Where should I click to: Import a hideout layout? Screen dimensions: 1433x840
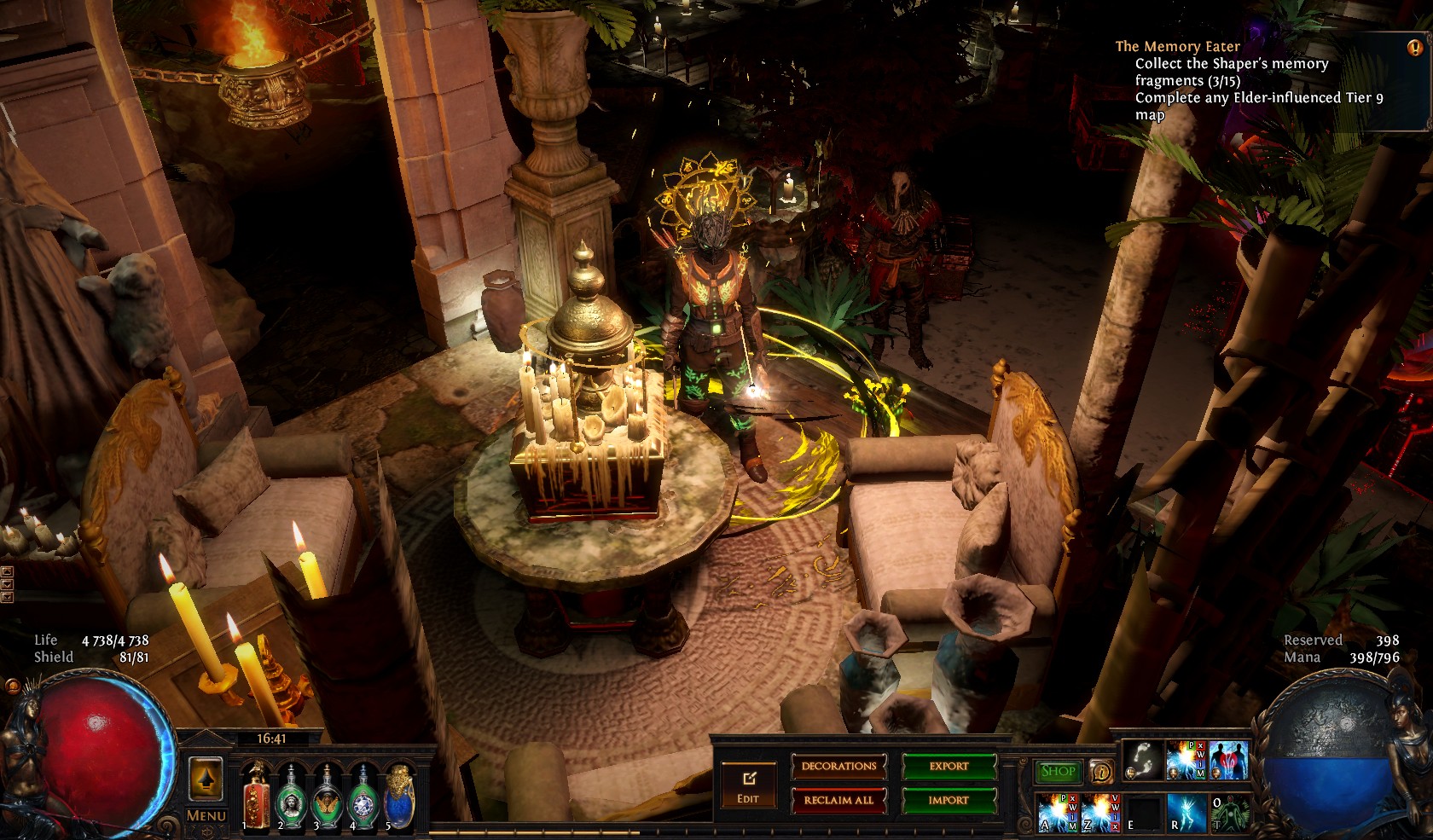pos(949,800)
